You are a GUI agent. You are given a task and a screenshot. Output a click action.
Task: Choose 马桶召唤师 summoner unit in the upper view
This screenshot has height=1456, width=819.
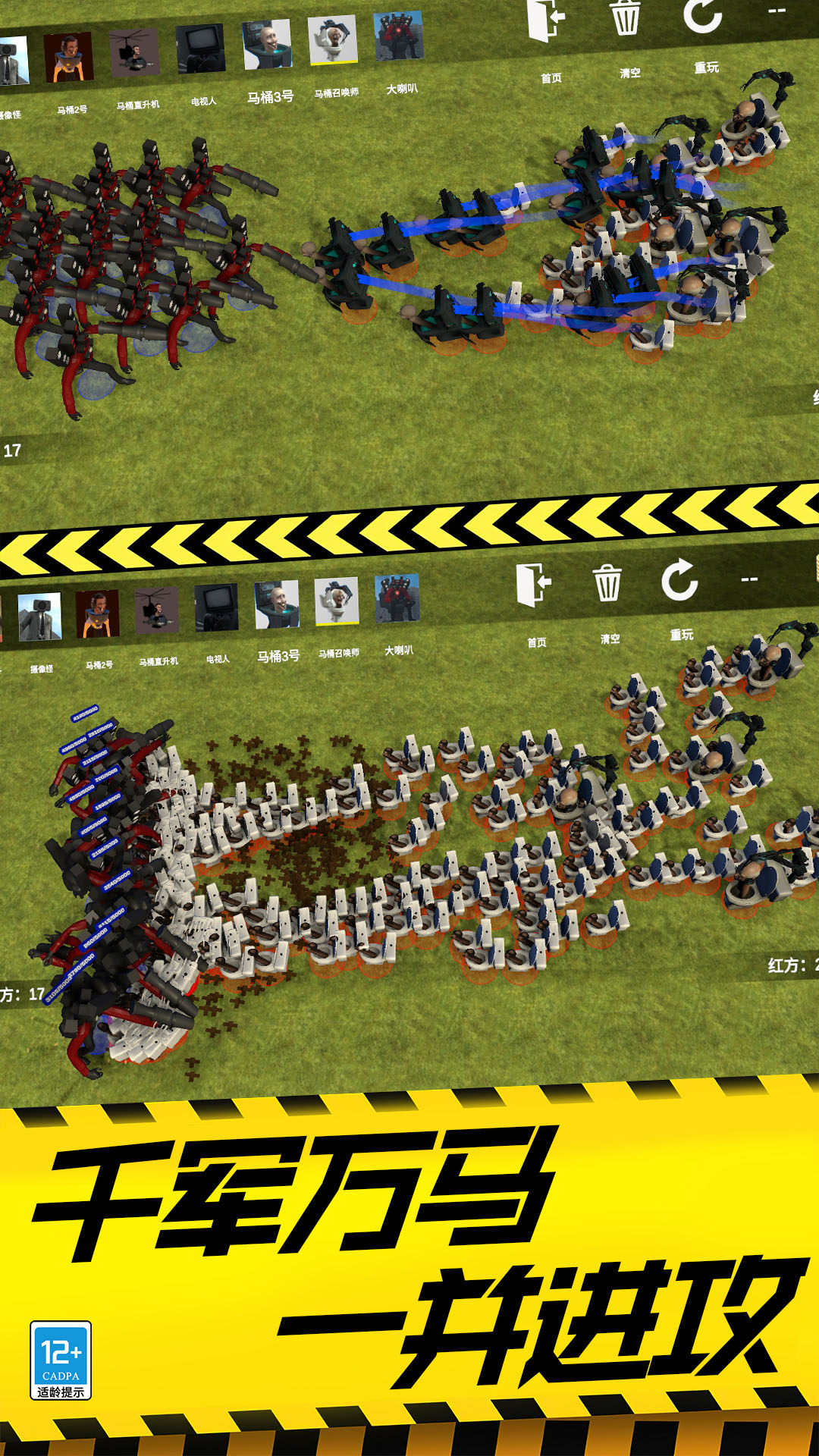pyautogui.click(x=332, y=40)
